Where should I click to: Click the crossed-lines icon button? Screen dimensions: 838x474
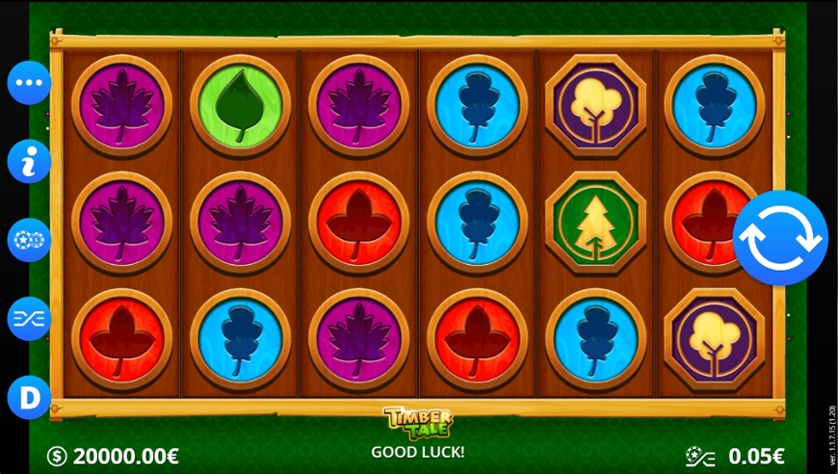point(29,319)
